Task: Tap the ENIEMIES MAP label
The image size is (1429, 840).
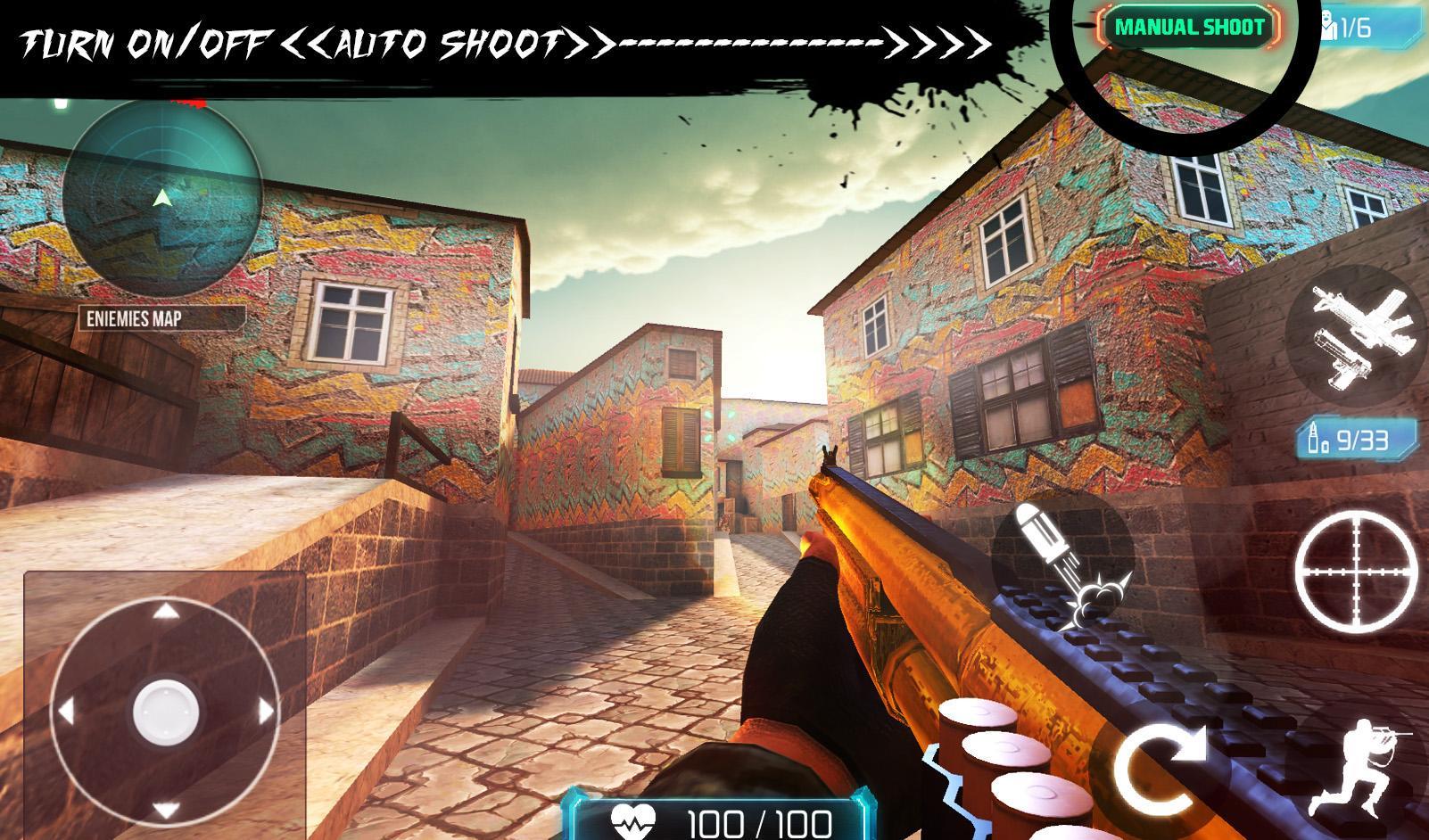Action: pyautogui.click(x=136, y=316)
